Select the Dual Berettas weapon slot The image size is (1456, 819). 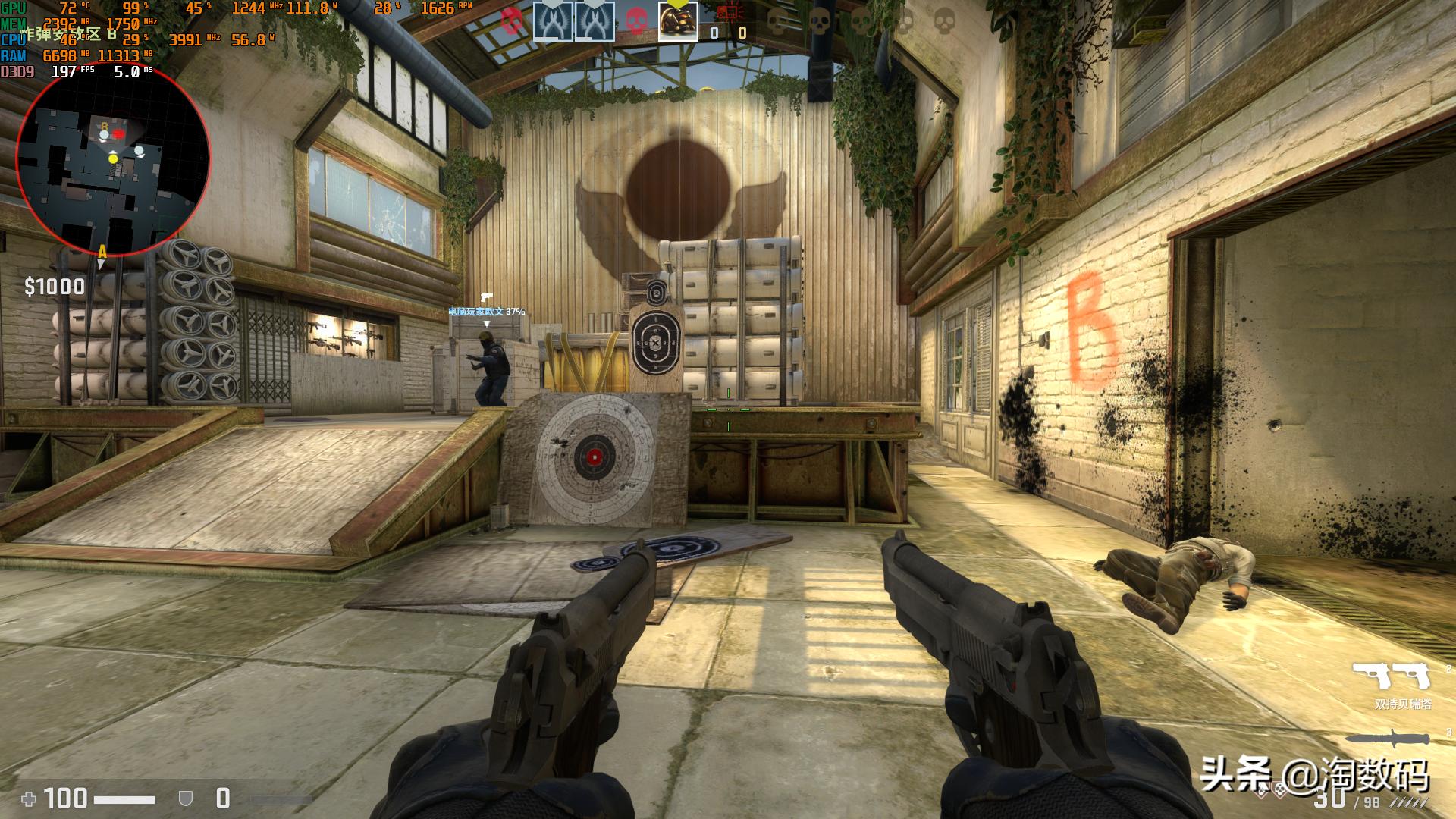[x=1391, y=674]
